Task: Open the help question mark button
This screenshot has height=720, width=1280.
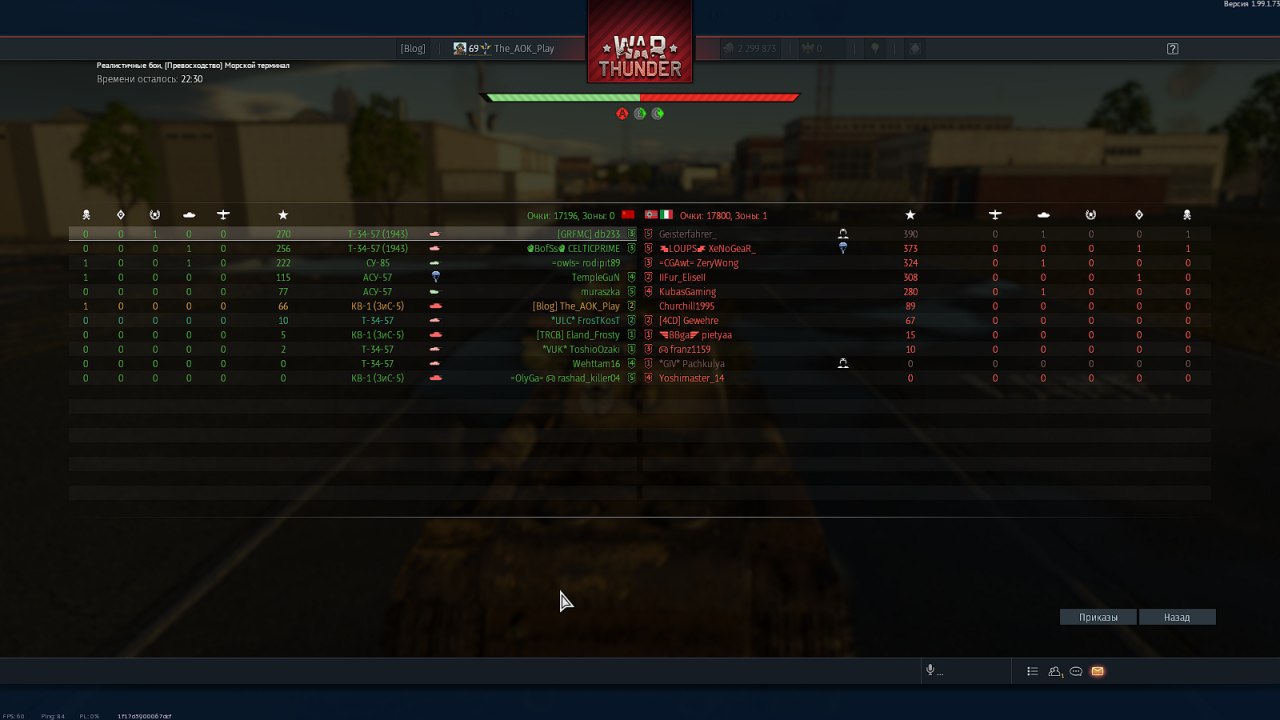Action: click(x=1173, y=48)
